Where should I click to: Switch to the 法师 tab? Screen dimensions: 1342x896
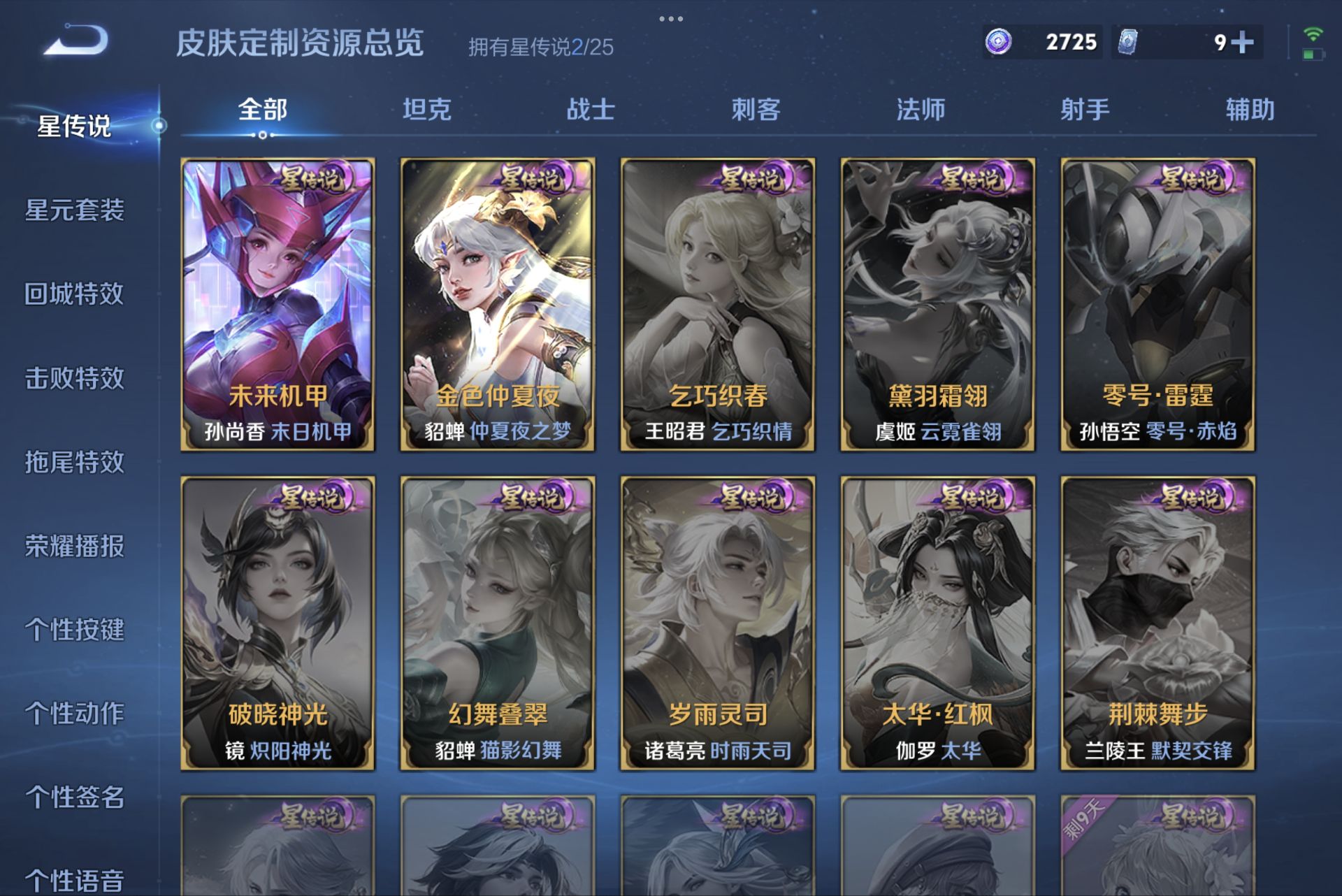[921, 110]
